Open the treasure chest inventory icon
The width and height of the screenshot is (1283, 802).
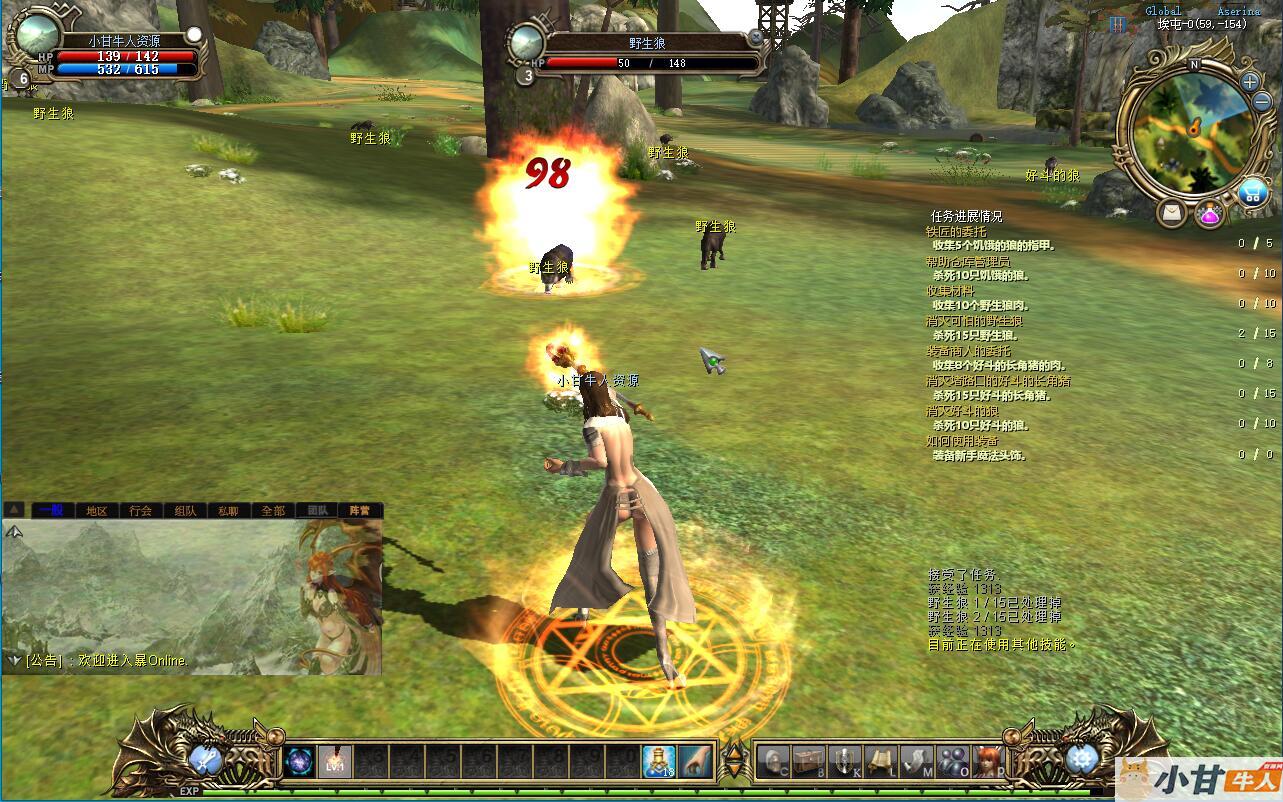pyautogui.click(x=808, y=761)
